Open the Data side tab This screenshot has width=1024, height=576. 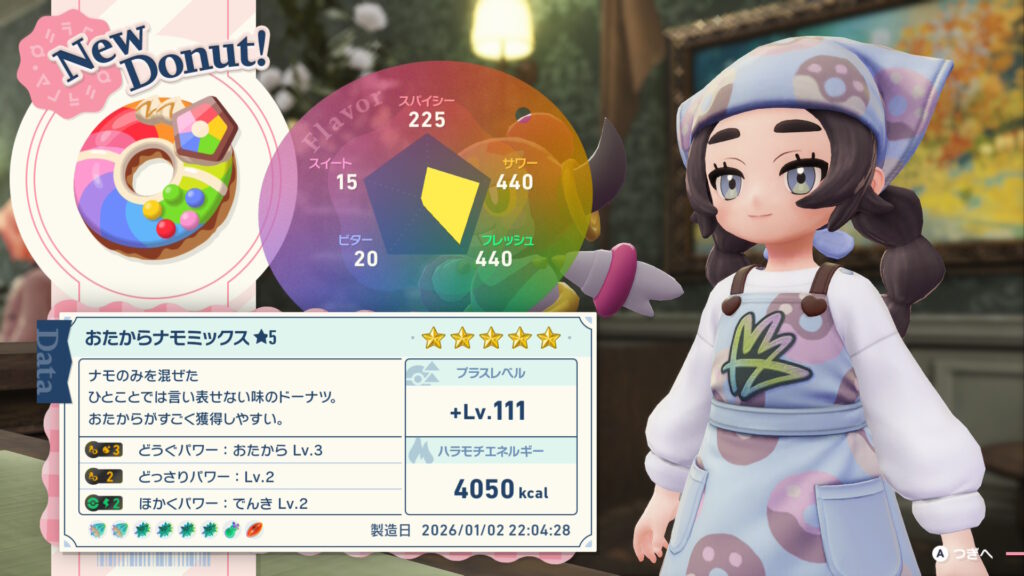click(x=49, y=360)
